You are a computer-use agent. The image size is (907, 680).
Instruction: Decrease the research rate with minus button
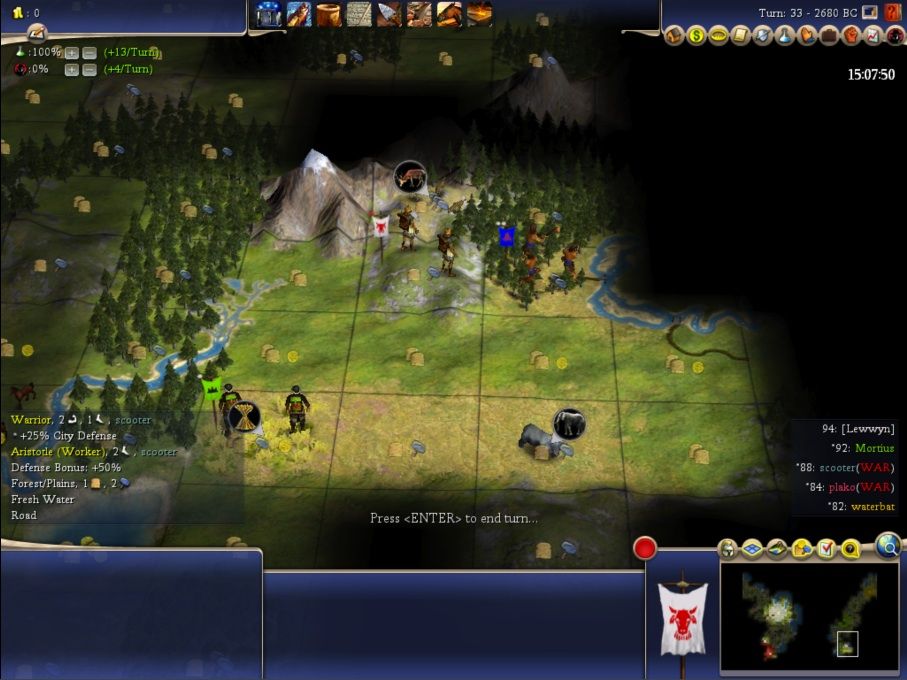(89, 52)
